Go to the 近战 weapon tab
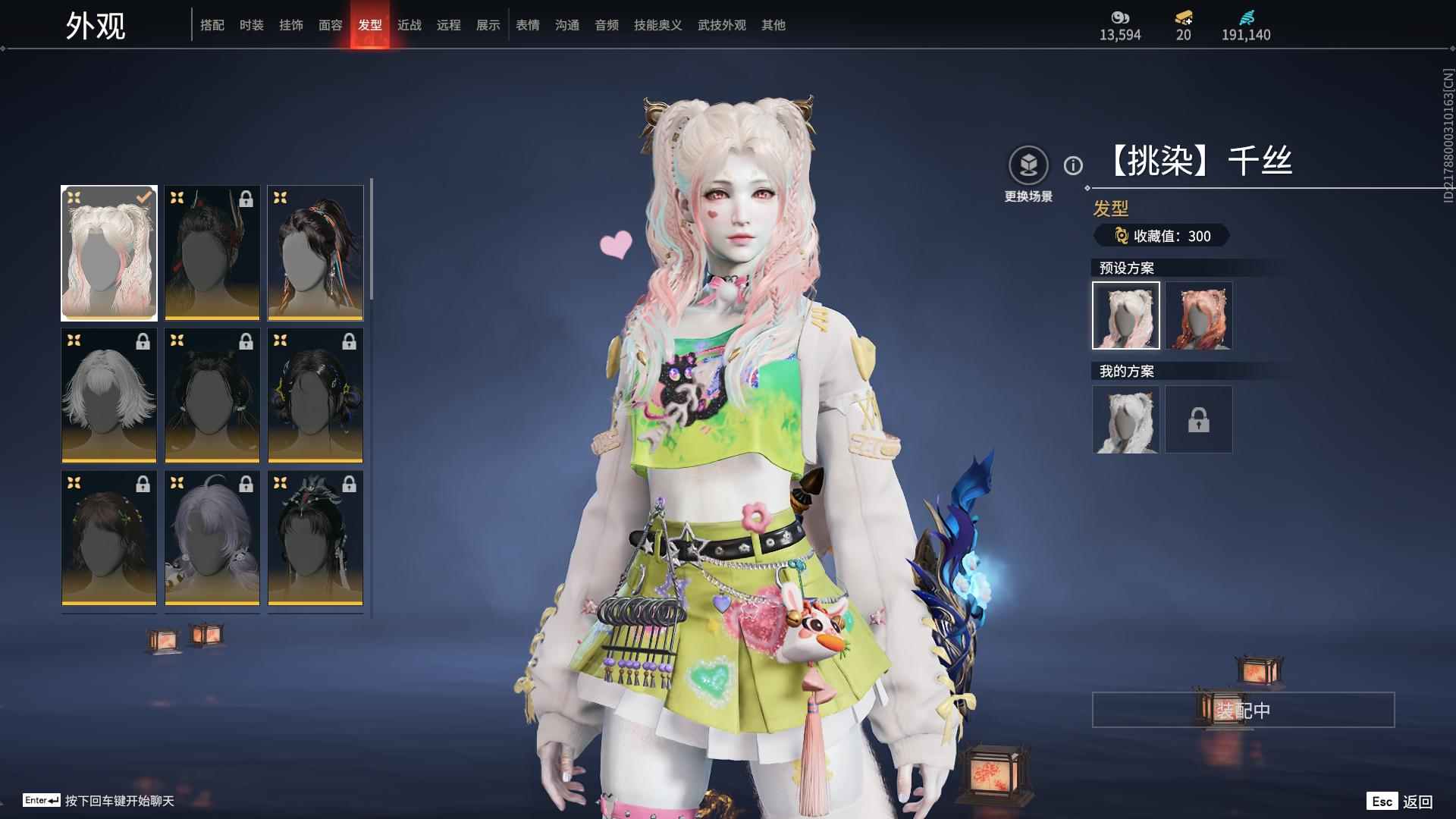Screen dimensions: 1456x819 [x=409, y=25]
